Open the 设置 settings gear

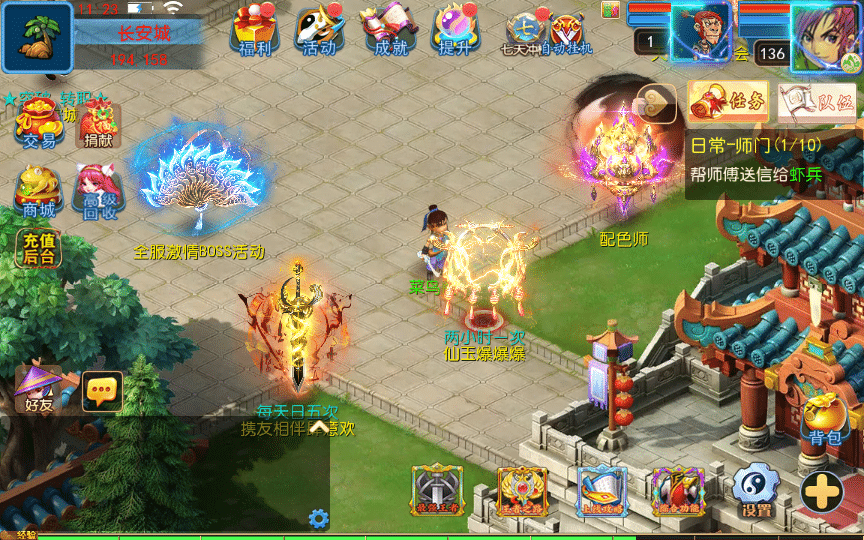[756, 490]
